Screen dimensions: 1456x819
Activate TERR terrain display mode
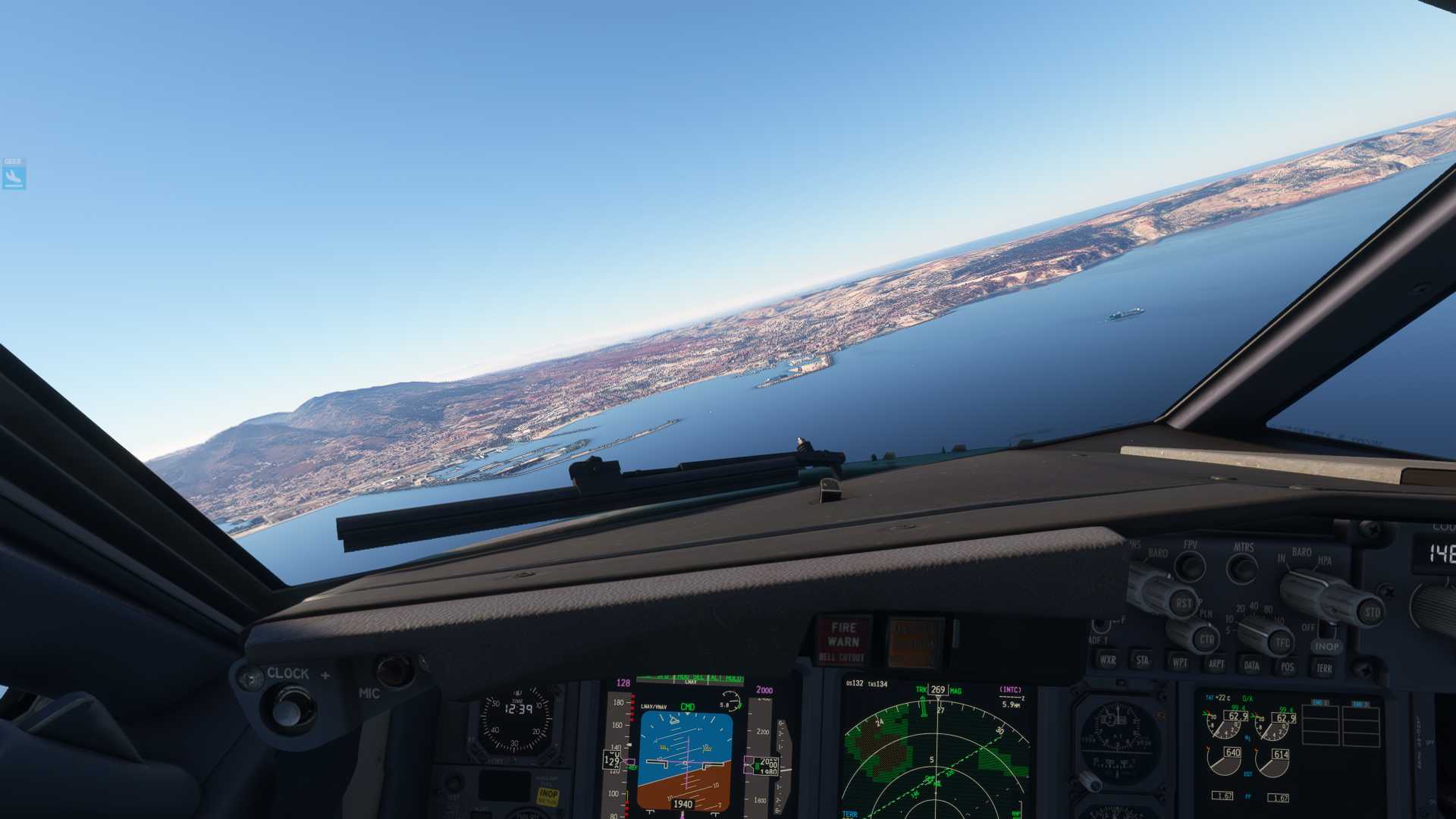click(x=1325, y=668)
